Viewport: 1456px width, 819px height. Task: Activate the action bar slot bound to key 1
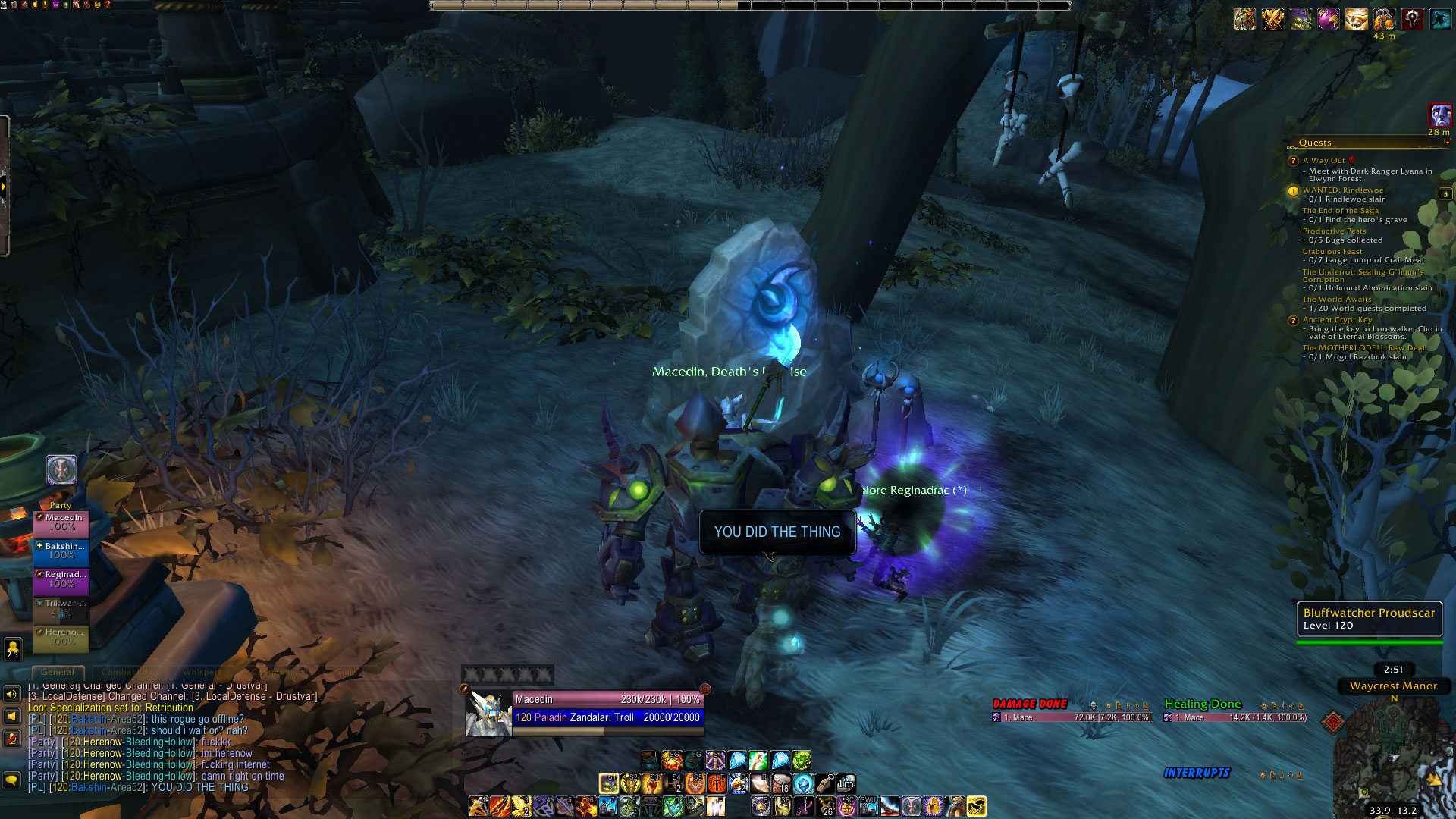tap(478, 806)
